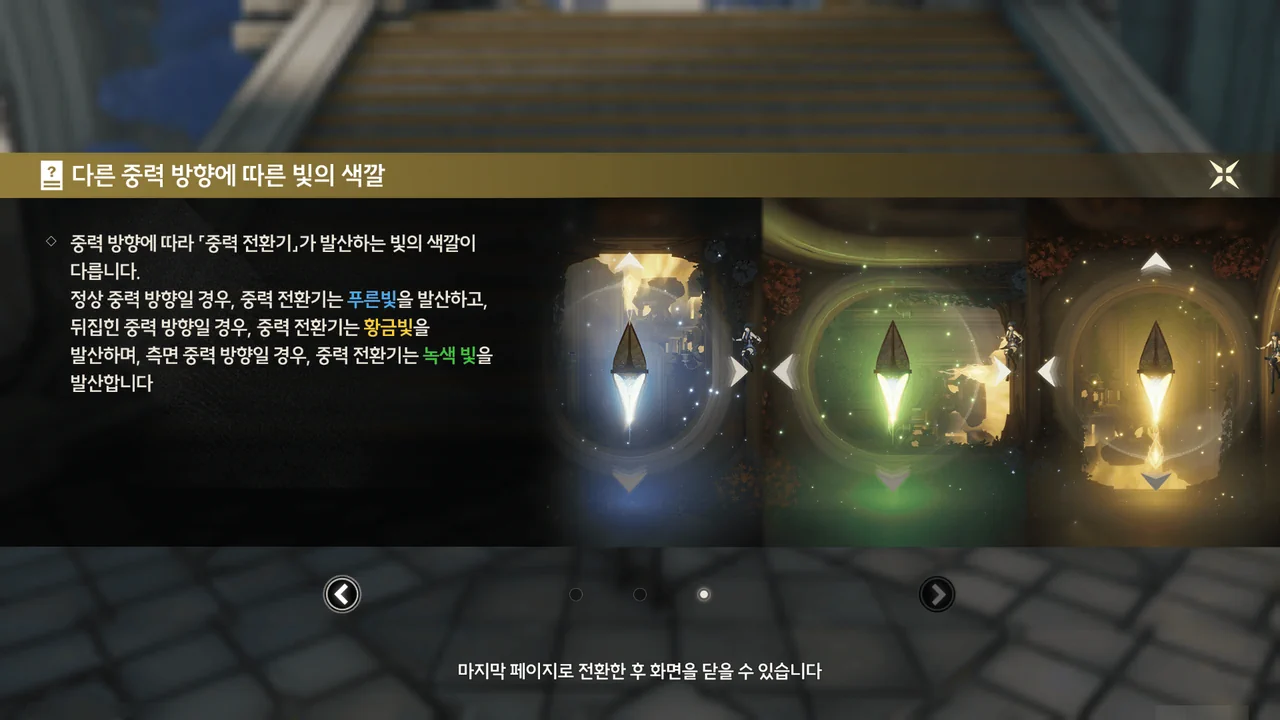Select the highlighted third page dot
This screenshot has height=720, width=1280.
click(704, 595)
